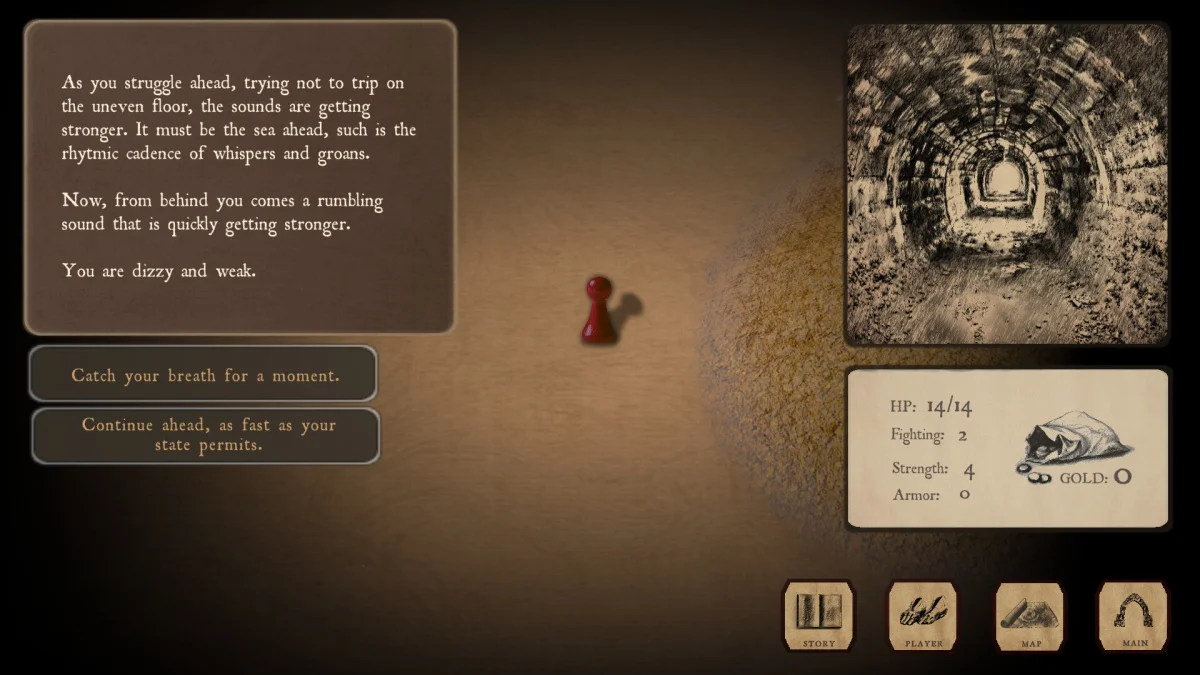Go to the Main menu archway
1200x675 pixels.
pyautogui.click(x=1134, y=615)
